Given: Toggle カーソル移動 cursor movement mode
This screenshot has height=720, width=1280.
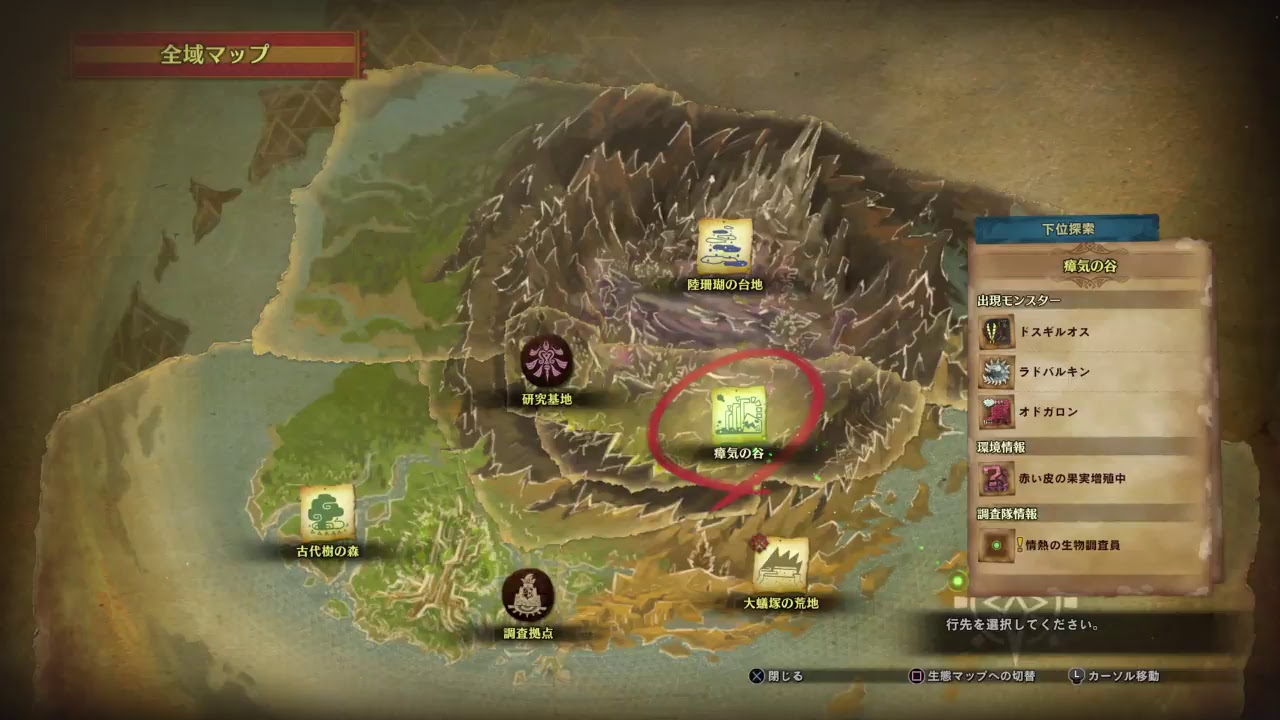Looking at the screenshot, I should click(1115, 675).
